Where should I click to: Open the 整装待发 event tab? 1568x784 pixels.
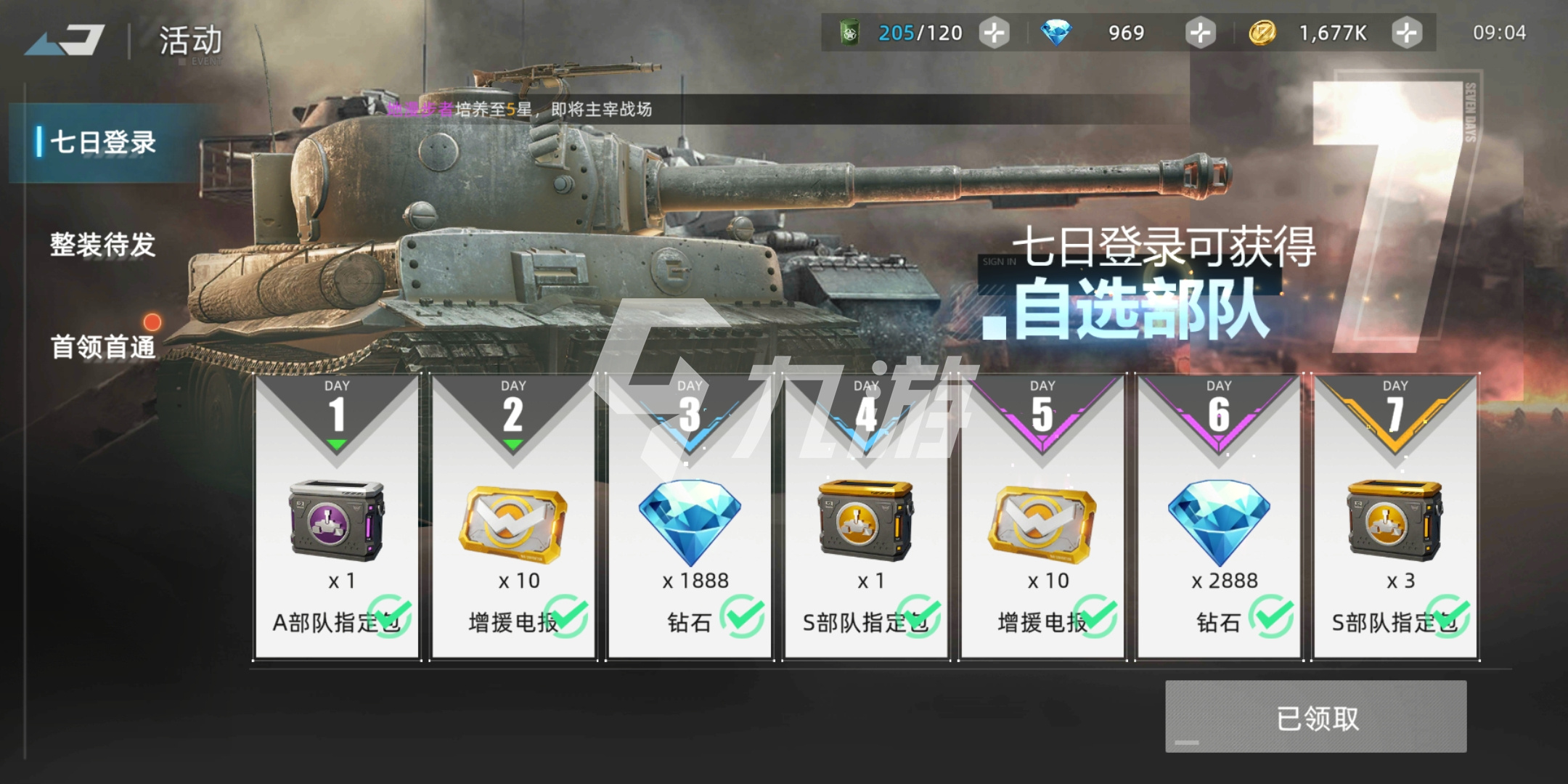pos(103,245)
